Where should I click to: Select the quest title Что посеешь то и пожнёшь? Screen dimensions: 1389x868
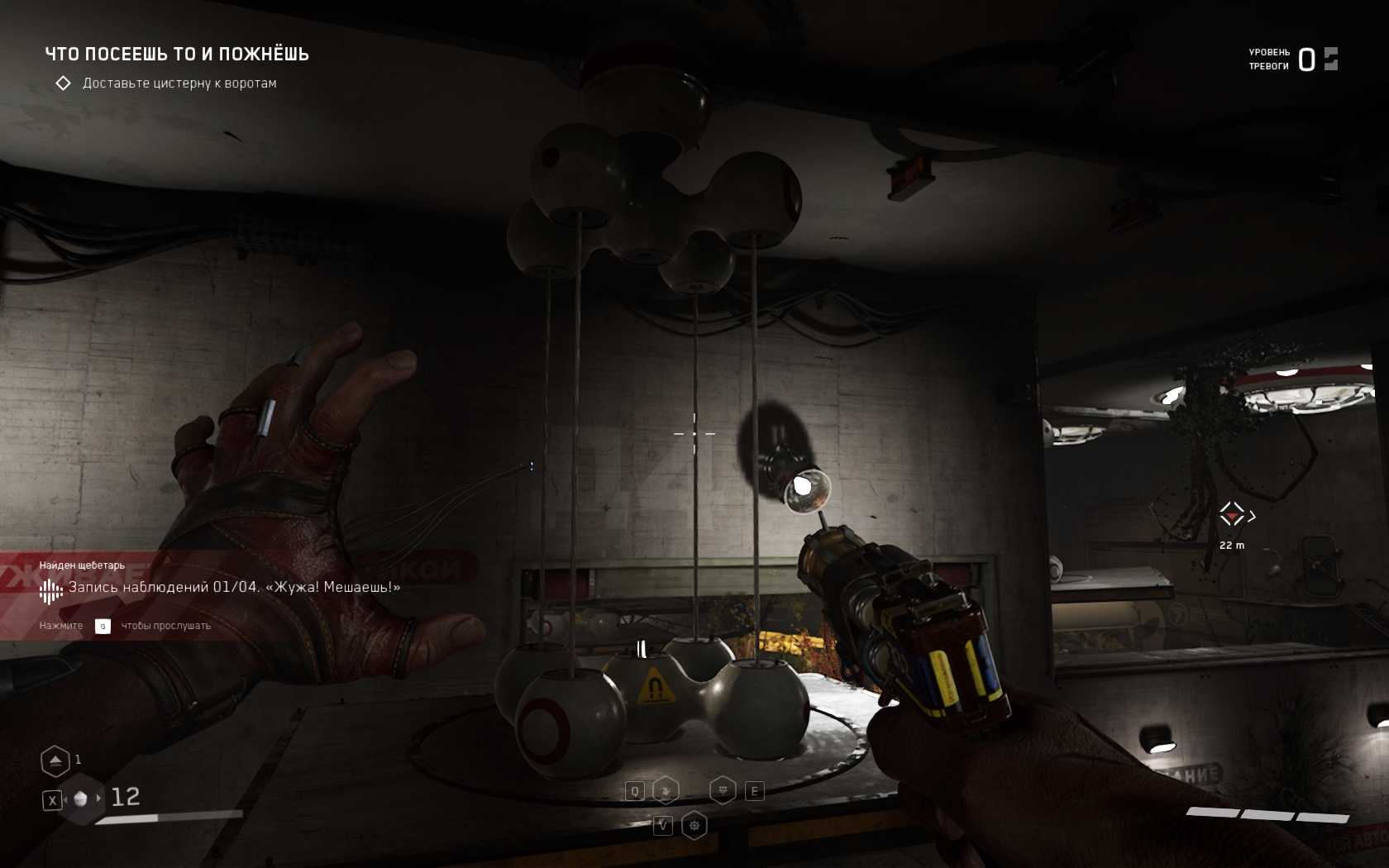[177, 55]
